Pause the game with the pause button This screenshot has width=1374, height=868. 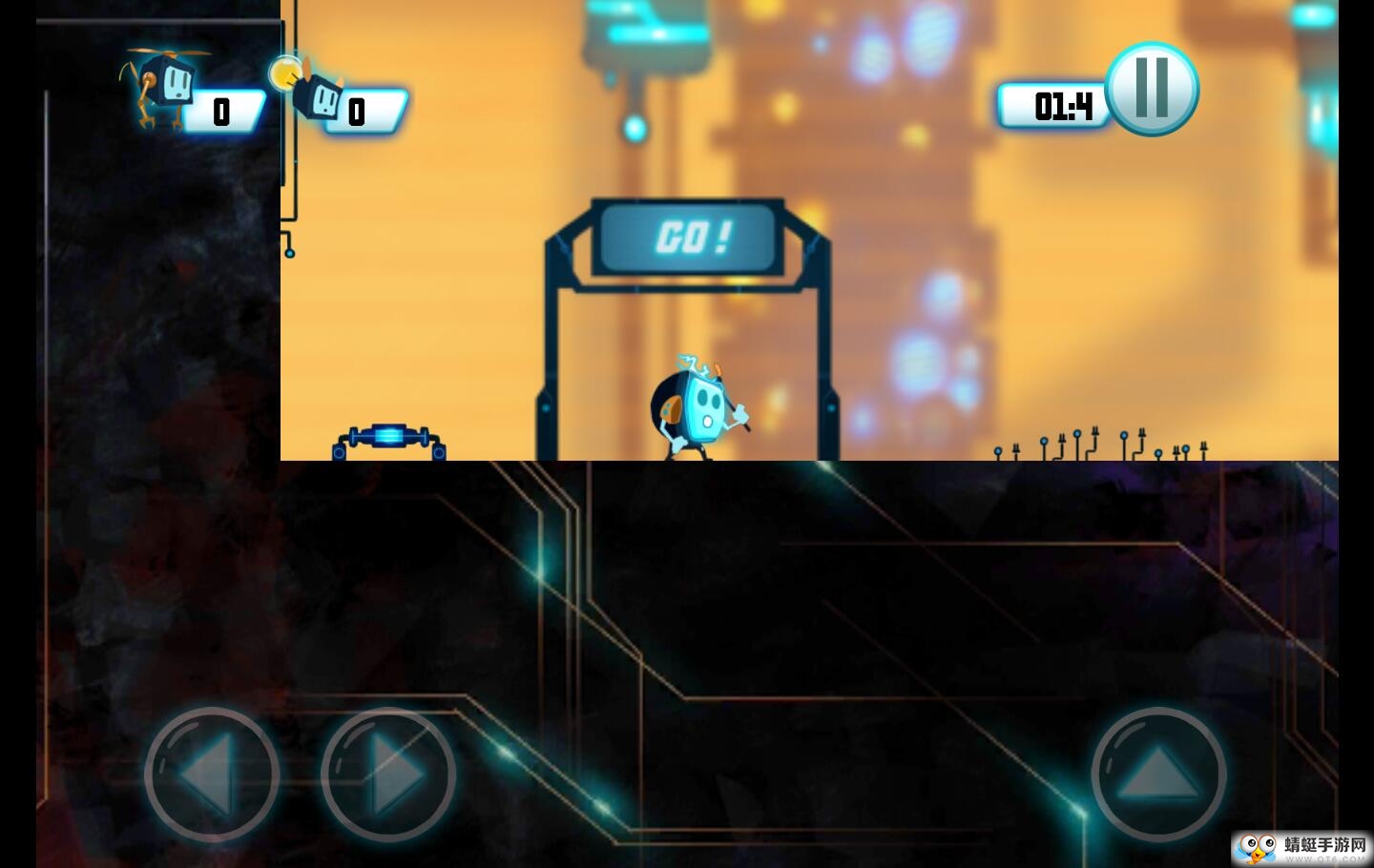pyautogui.click(x=1151, y=89)
